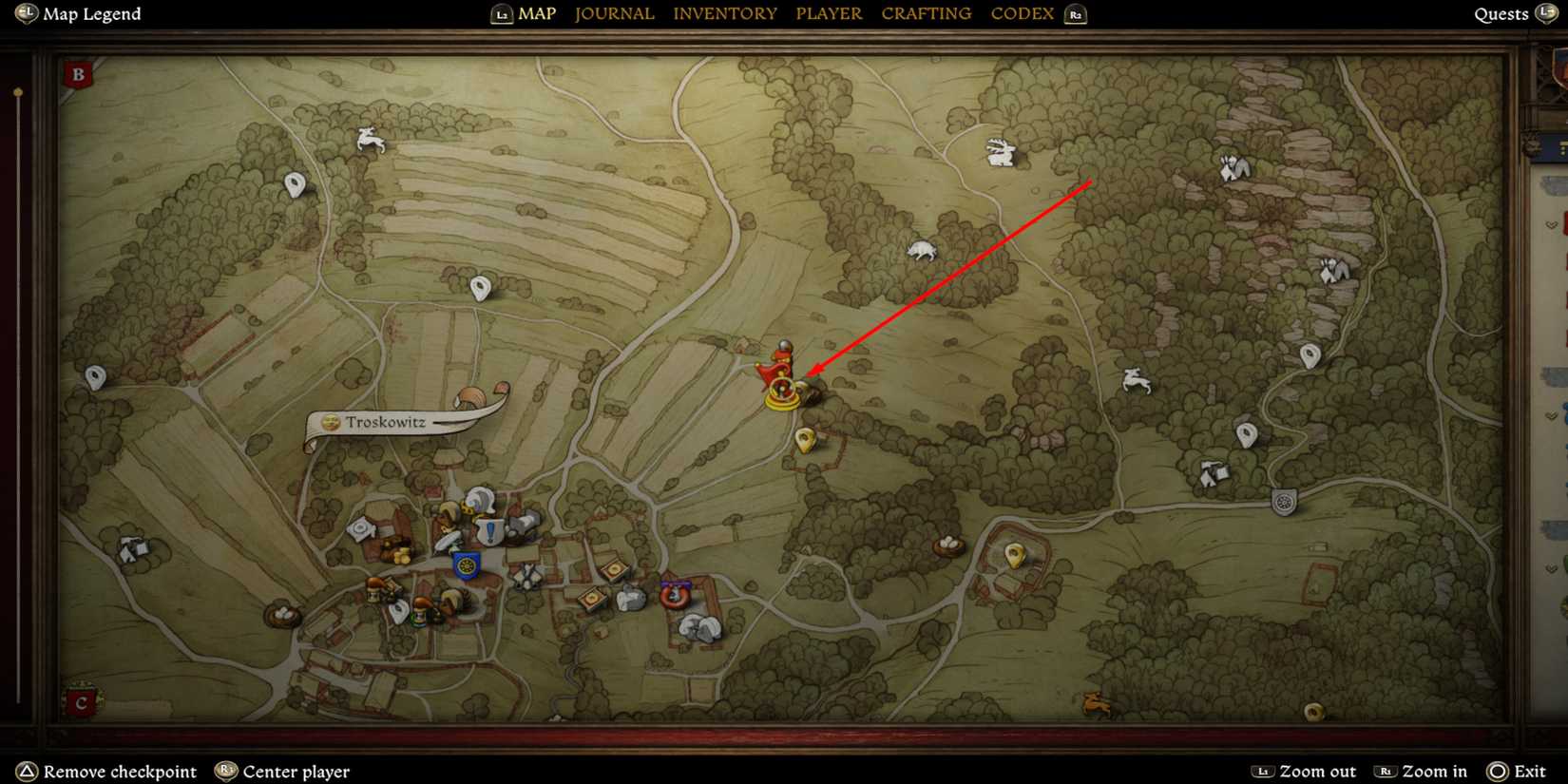Switch to the JOURNAL tab

coord(614,13)
